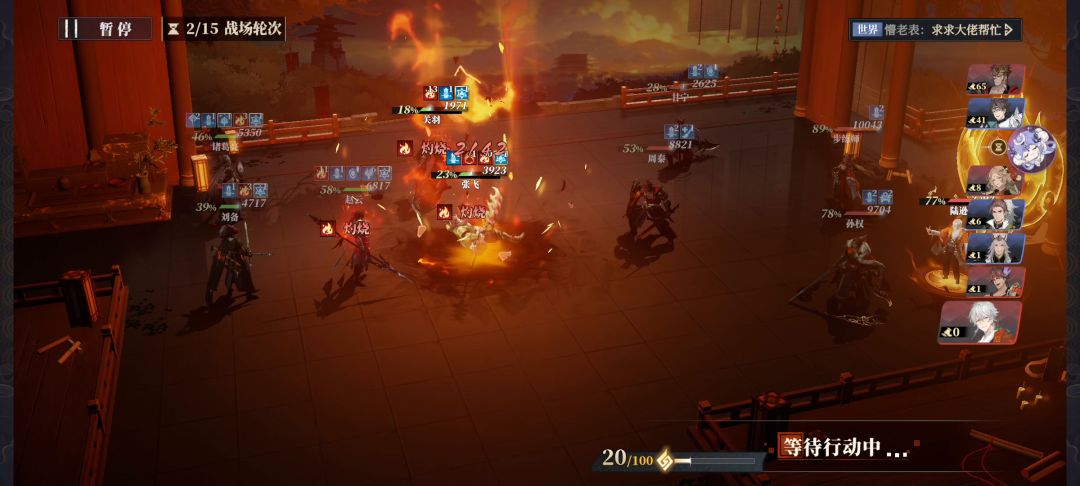Select the turn-order portrait with speed 41
Viewport: 1080px width, 486px height.
[x=996, y=113]
